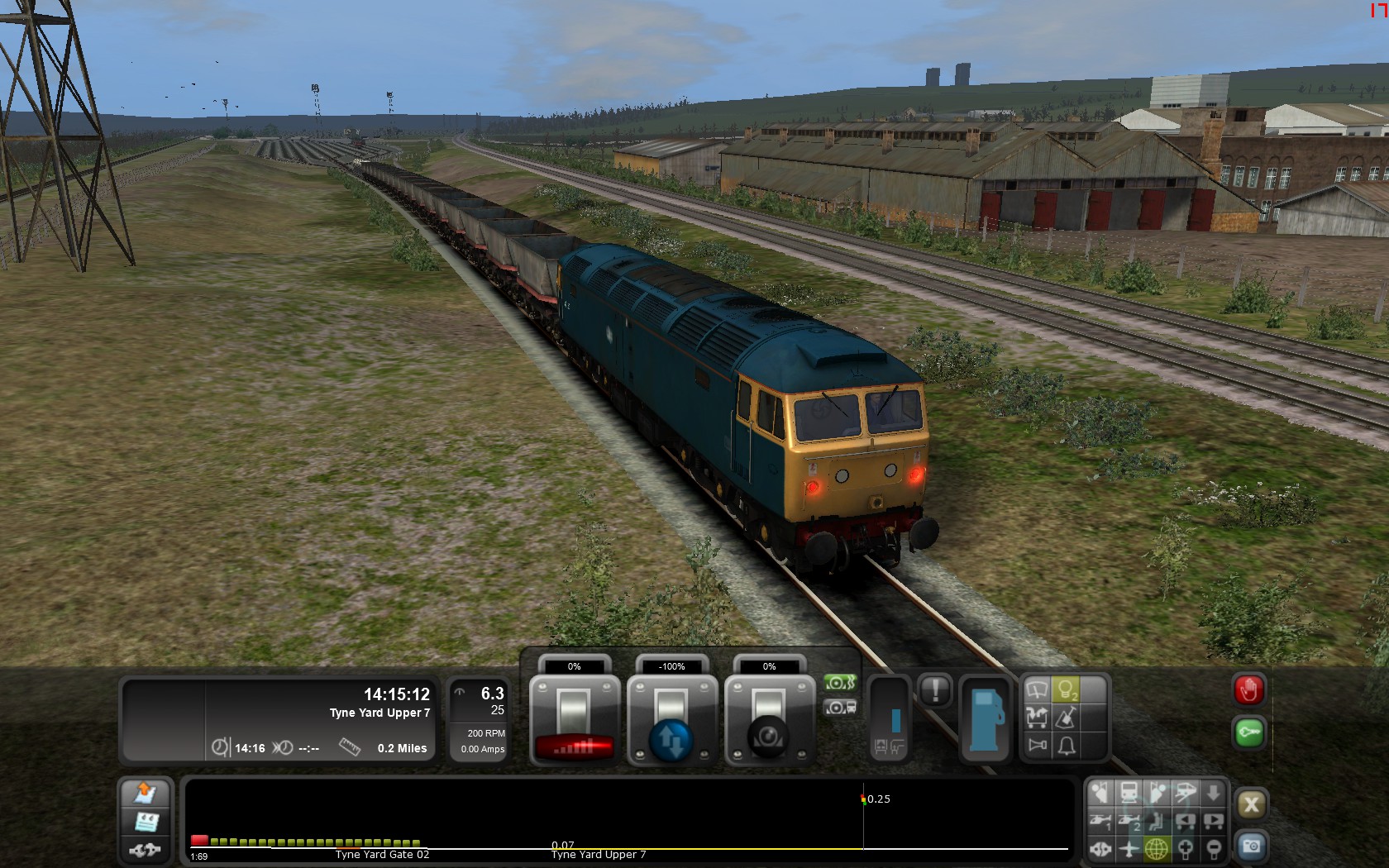Acknowledge the exclamation mark alert button
The image size is (1389, 868).
(x=935, y=690)
